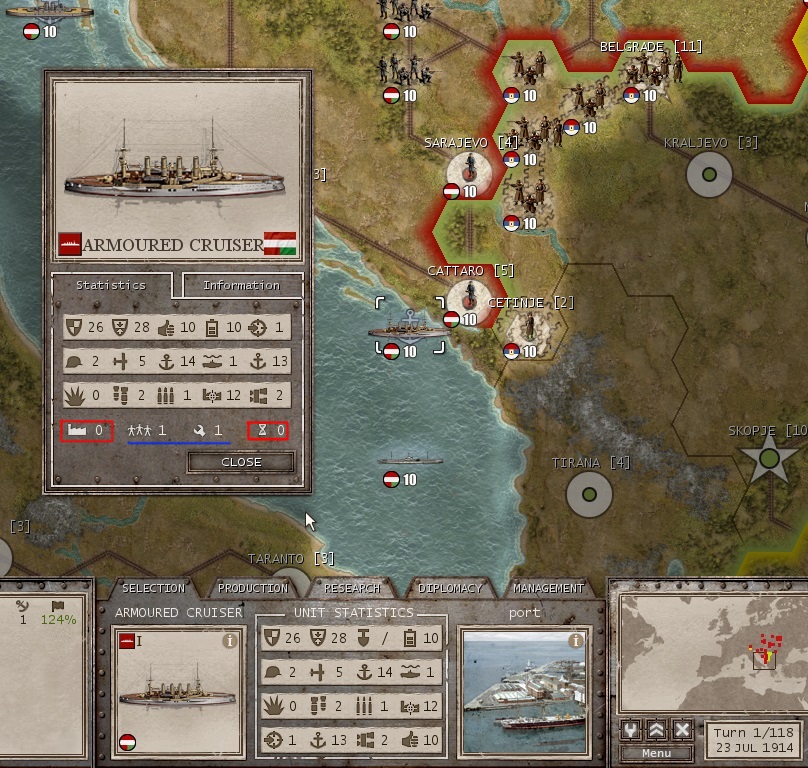This screenshot has width=808, height=768.
Task: Go to the Management tab
Action: click(548, 588)
